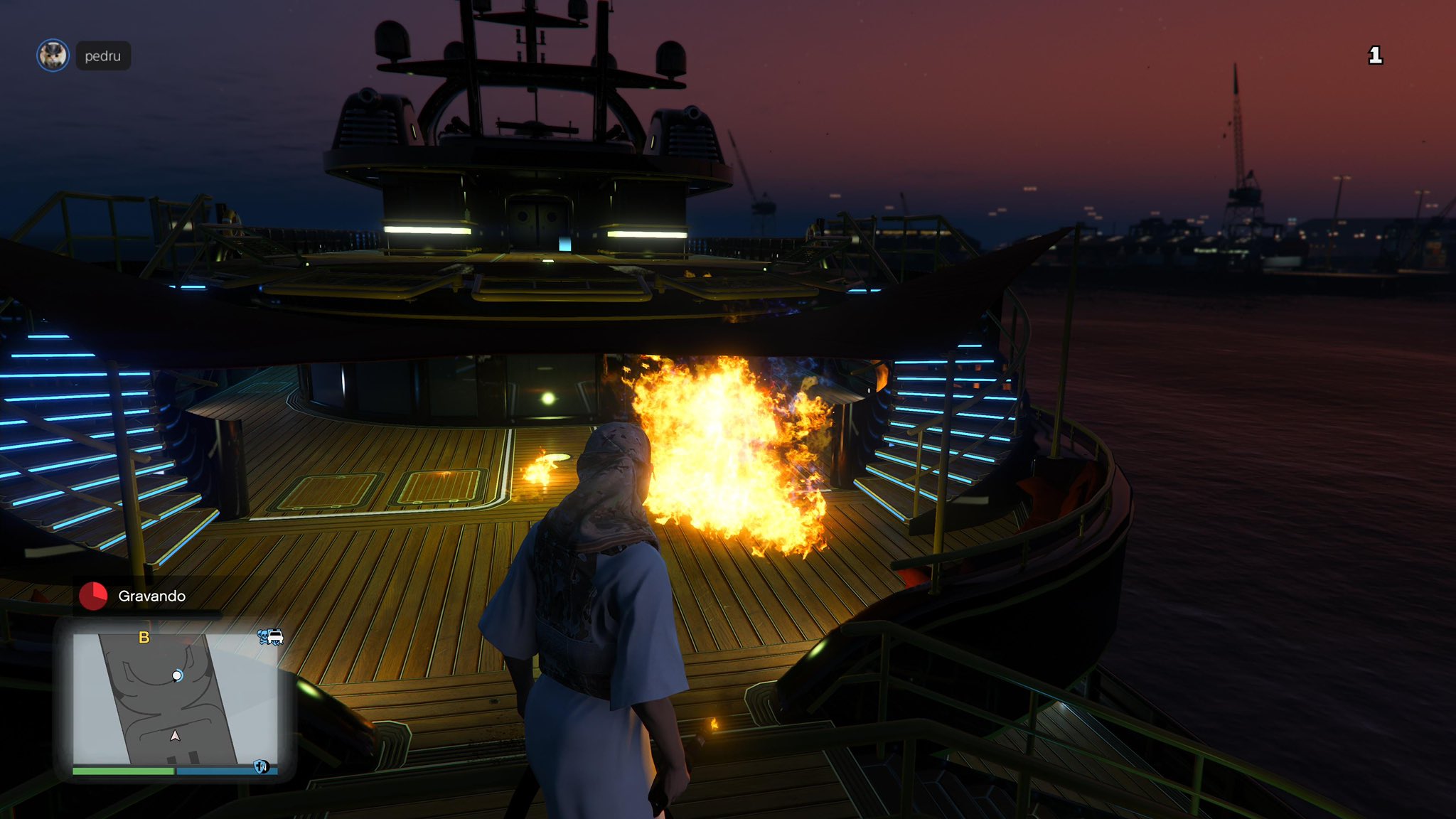The height and width of the screenshot is (819, 1456).
Task: Click the white car blip on minimap
Action: (275, 637)
